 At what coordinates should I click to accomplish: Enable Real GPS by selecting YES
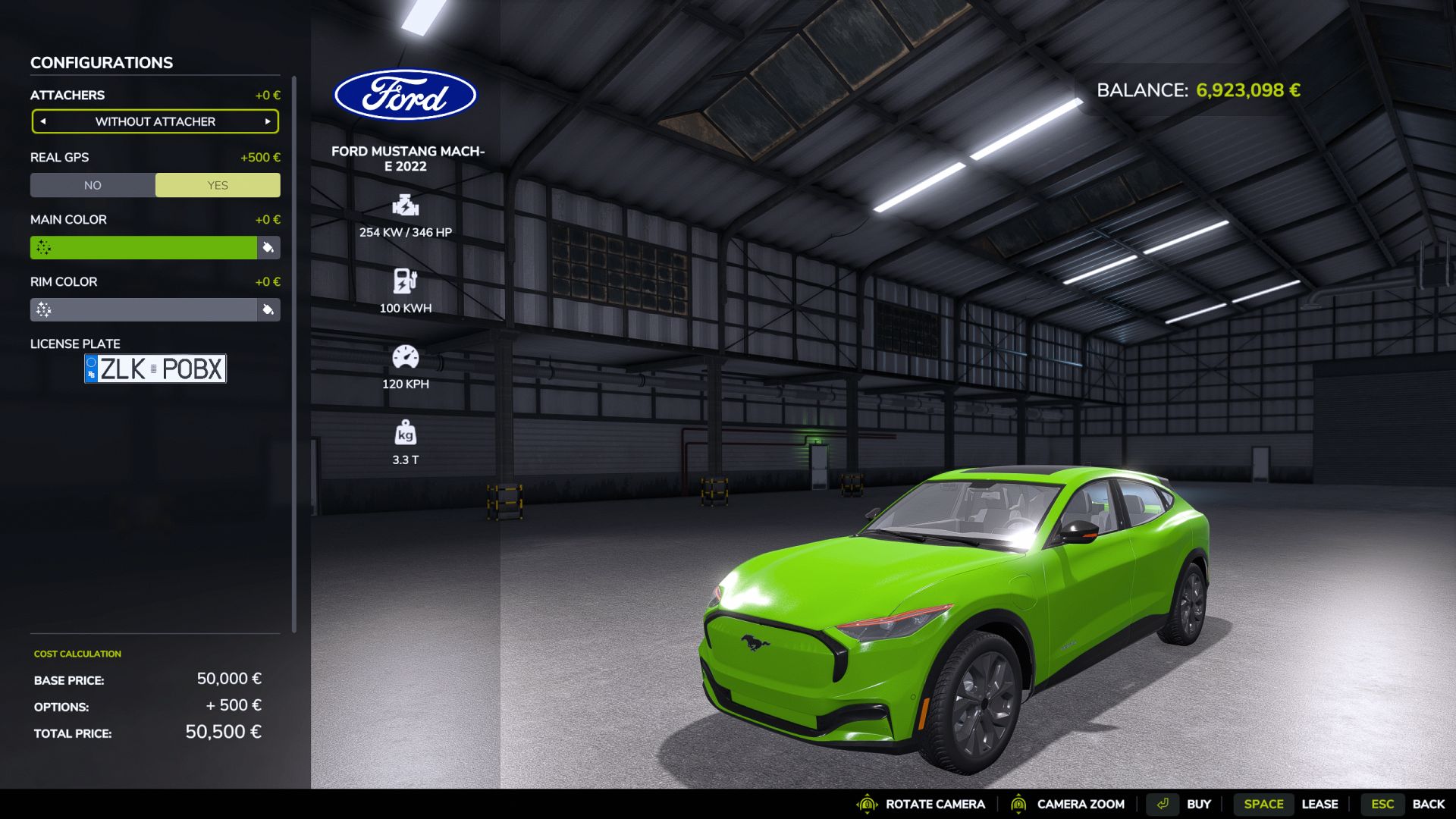[218, 185]
